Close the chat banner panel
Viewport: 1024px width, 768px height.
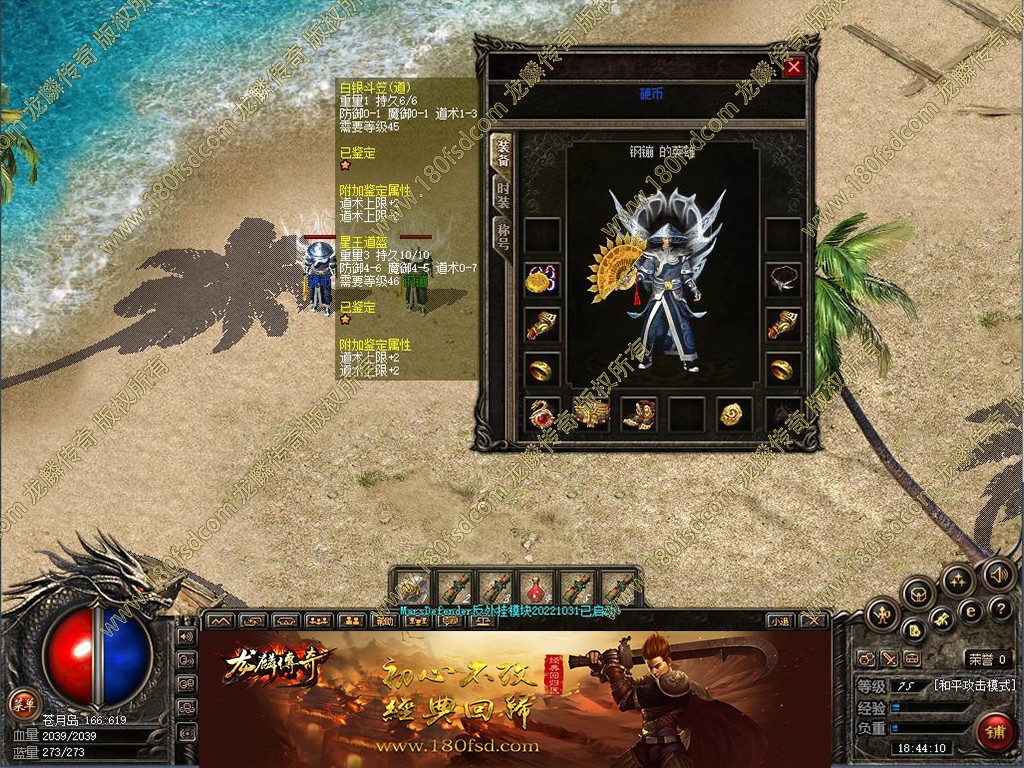click(814, 621)
